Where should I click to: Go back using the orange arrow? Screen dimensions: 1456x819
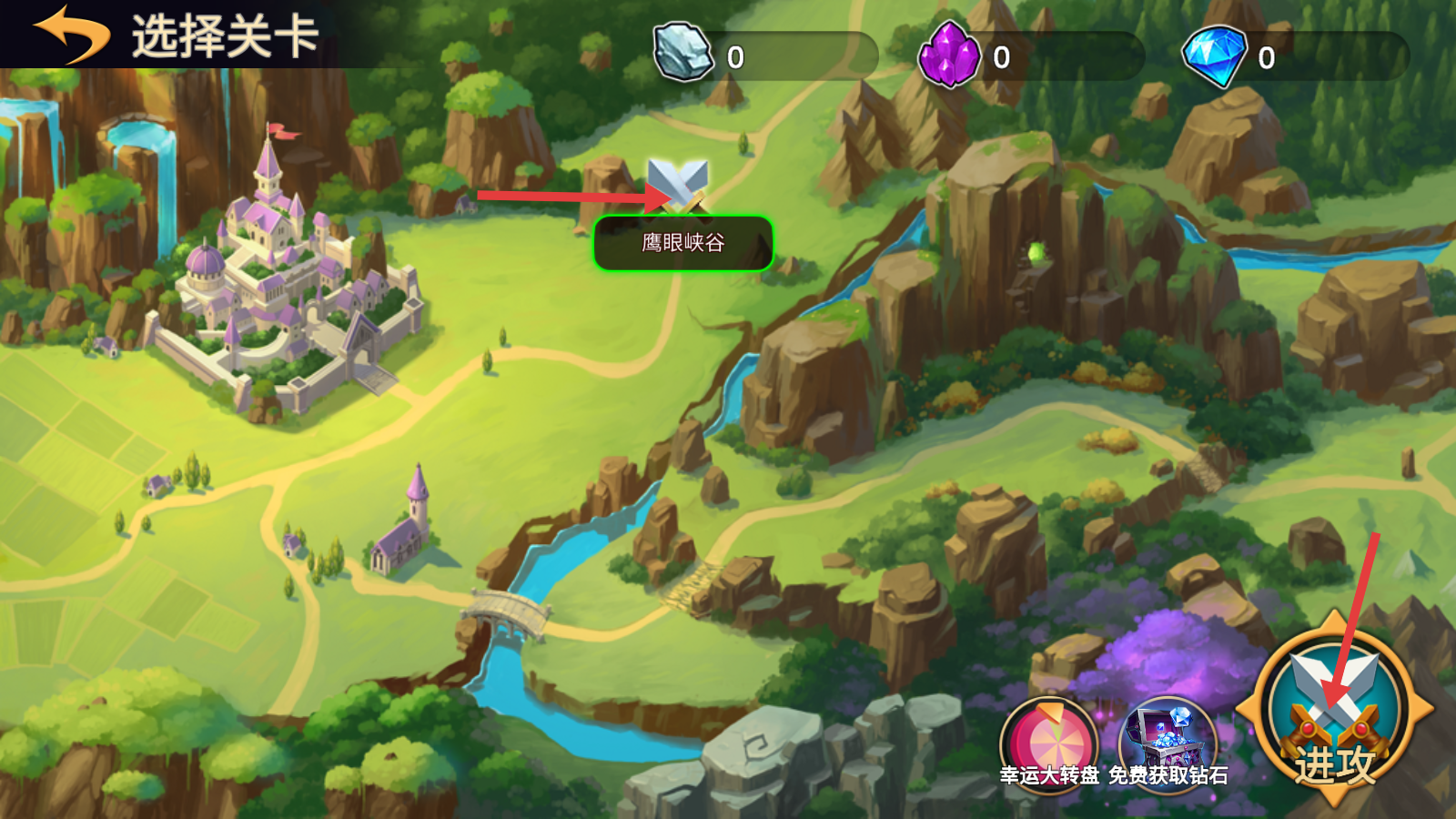71,35
